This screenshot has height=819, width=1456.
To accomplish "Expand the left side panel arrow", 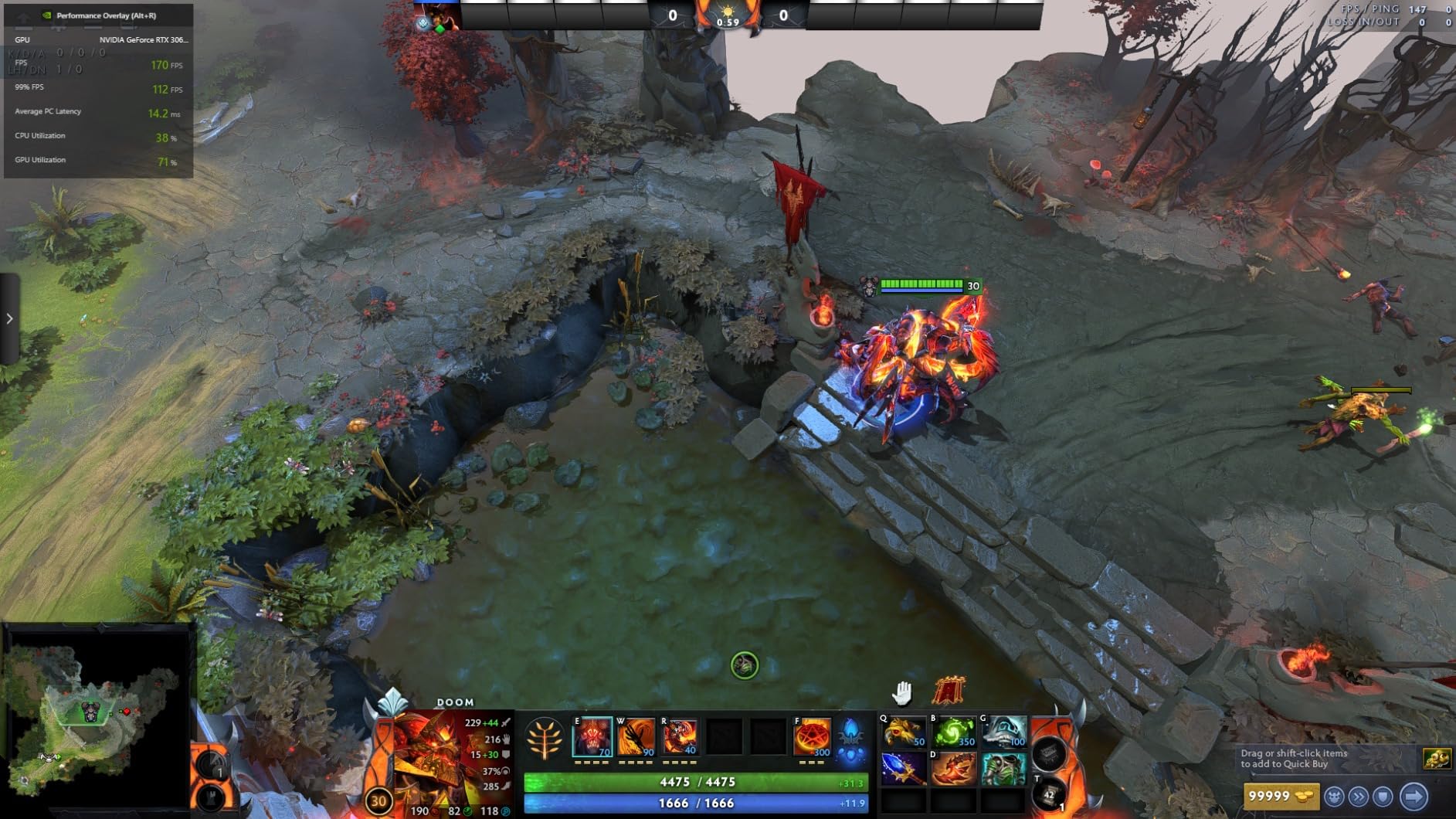I will click(x=9, y=318).
